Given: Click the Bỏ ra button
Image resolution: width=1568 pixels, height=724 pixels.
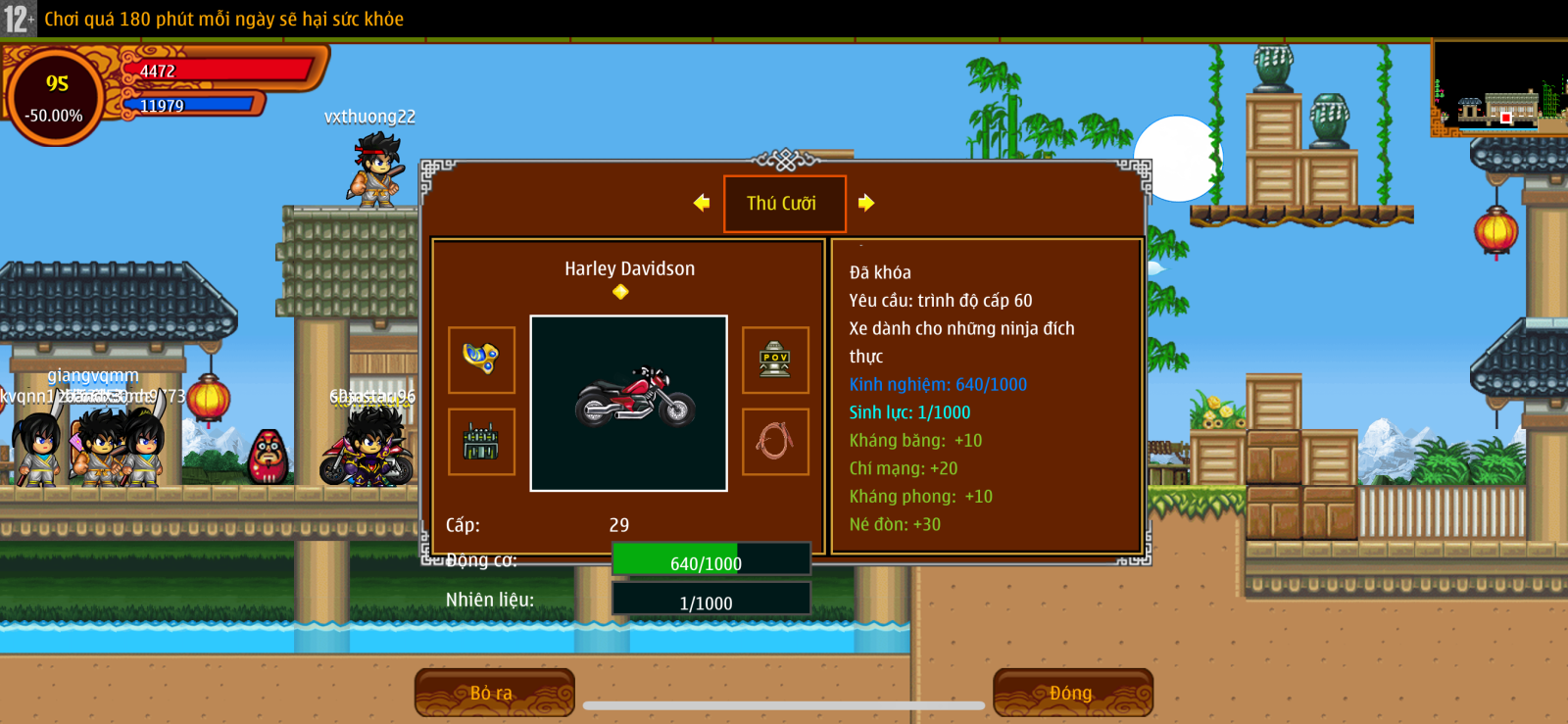Looking at the screenshot, I should pos(493,693).
